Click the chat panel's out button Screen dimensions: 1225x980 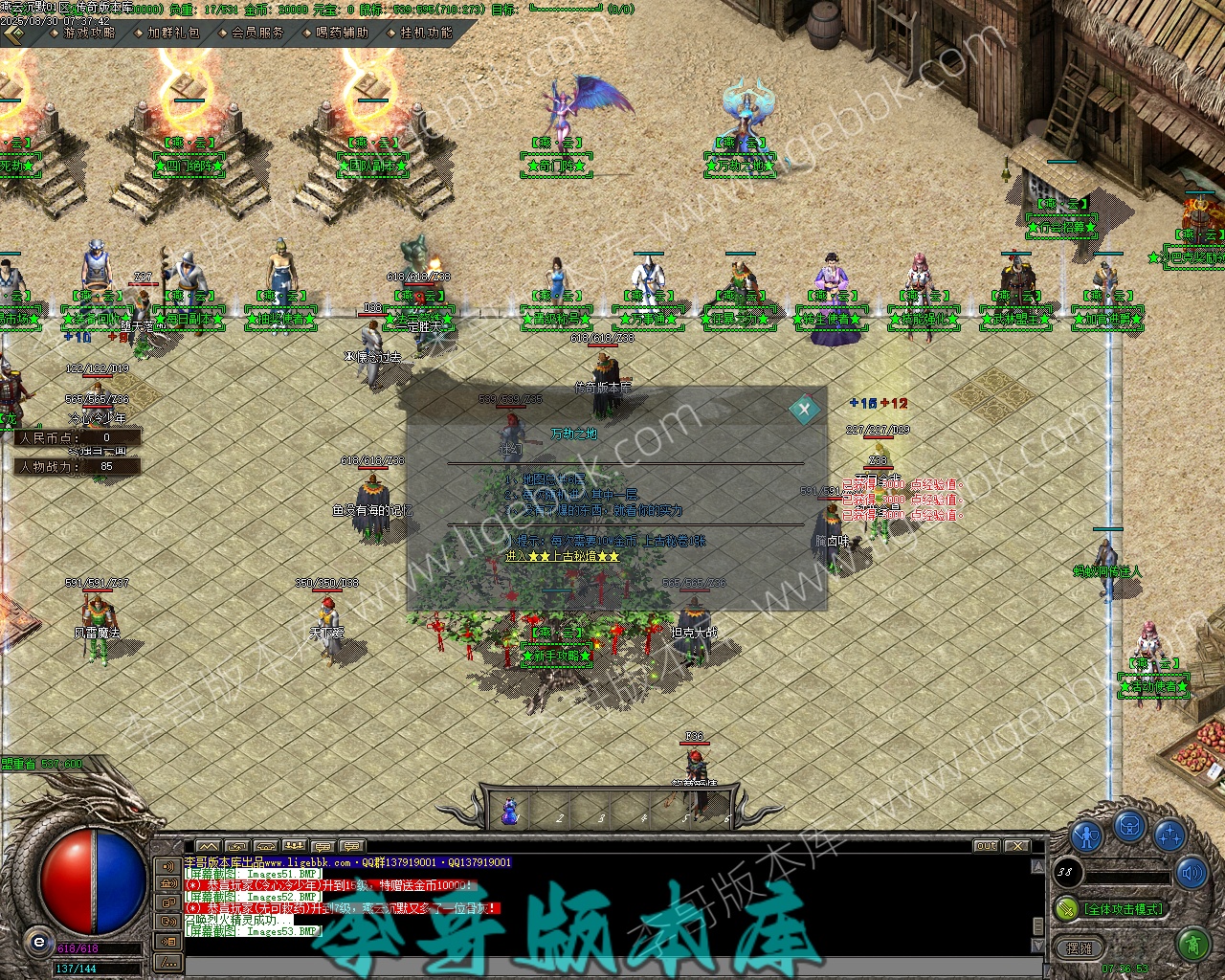[x=987, y=846]
